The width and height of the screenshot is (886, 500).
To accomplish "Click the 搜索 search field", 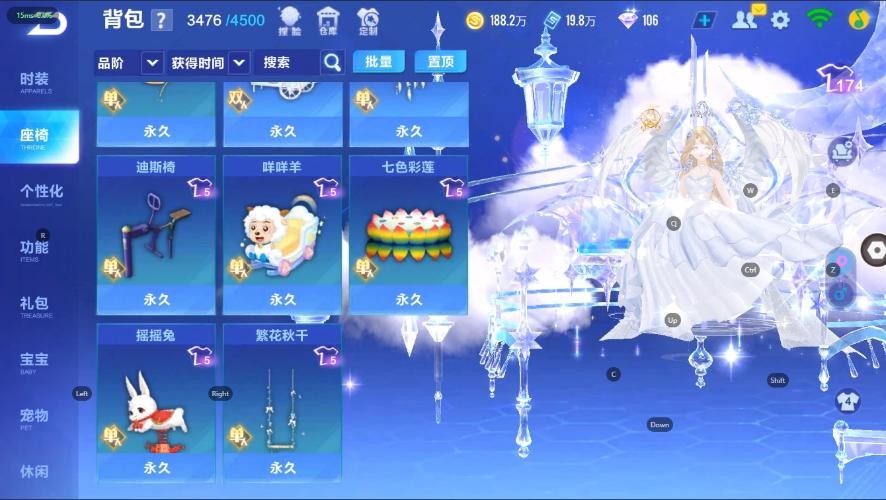I will point(285,62).
